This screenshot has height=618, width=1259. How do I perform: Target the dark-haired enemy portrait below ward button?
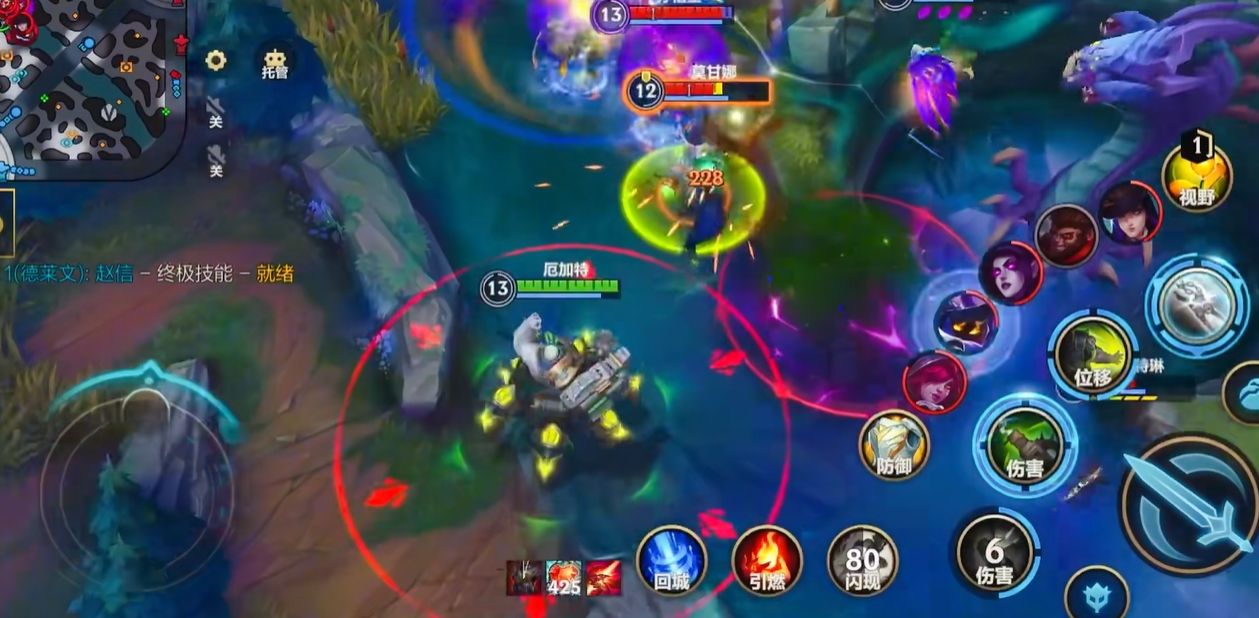click(1129, 213)
